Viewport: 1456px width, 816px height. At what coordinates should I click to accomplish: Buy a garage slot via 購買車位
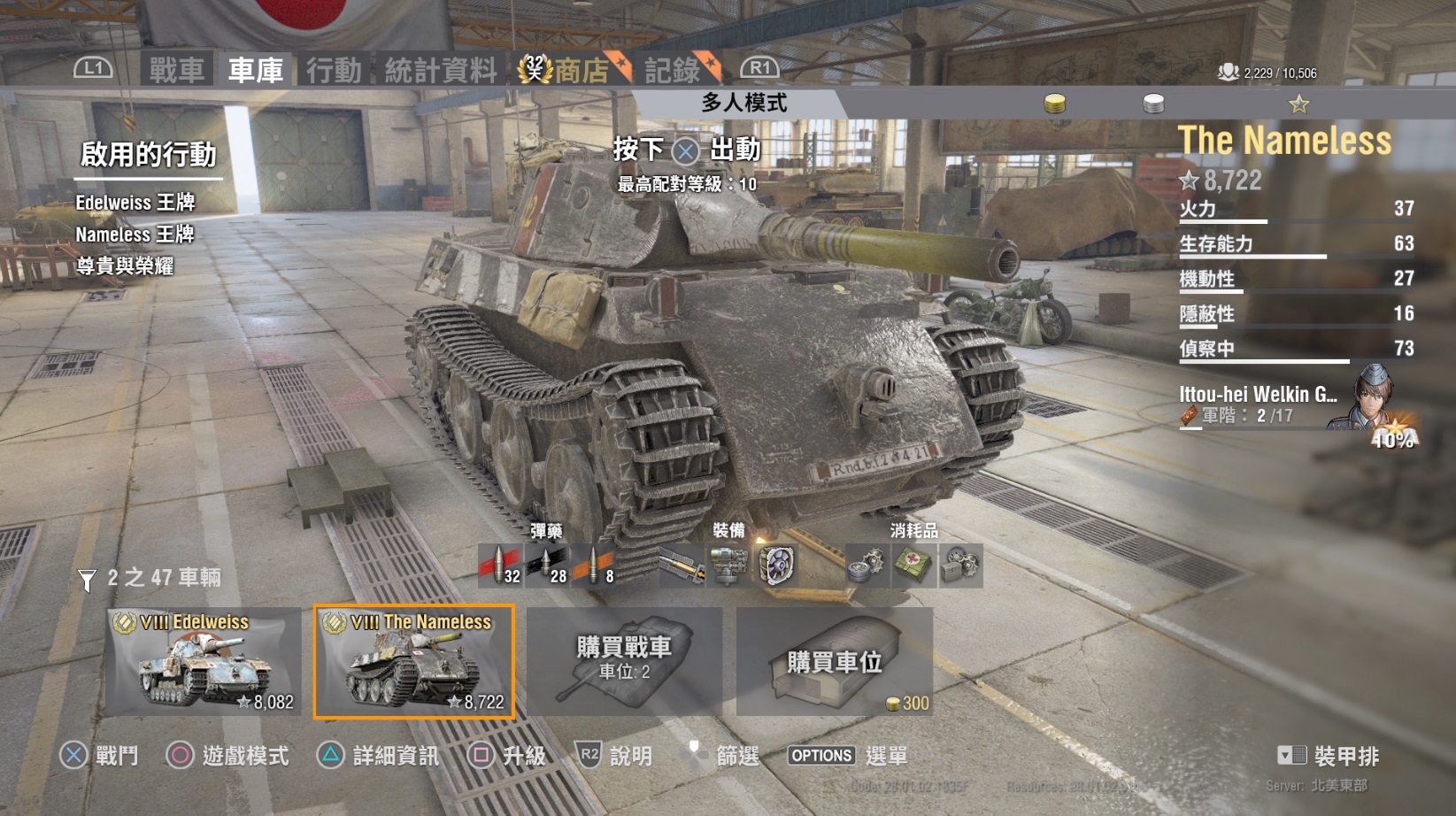coord(834,661)
